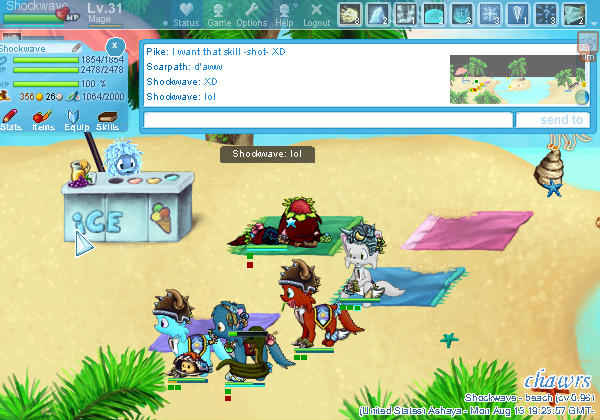Screen dimensions: 600x420
Task: Open the Options menu
Action: pyautogui.click(x=251, y=14)
